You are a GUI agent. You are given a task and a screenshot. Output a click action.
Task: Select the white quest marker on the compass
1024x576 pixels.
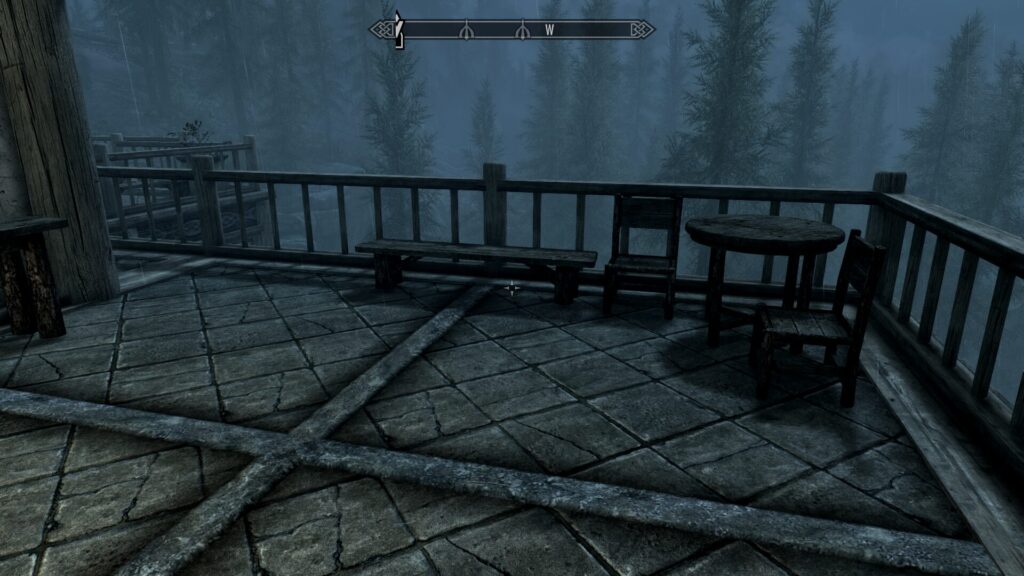(x=398, y=29)
